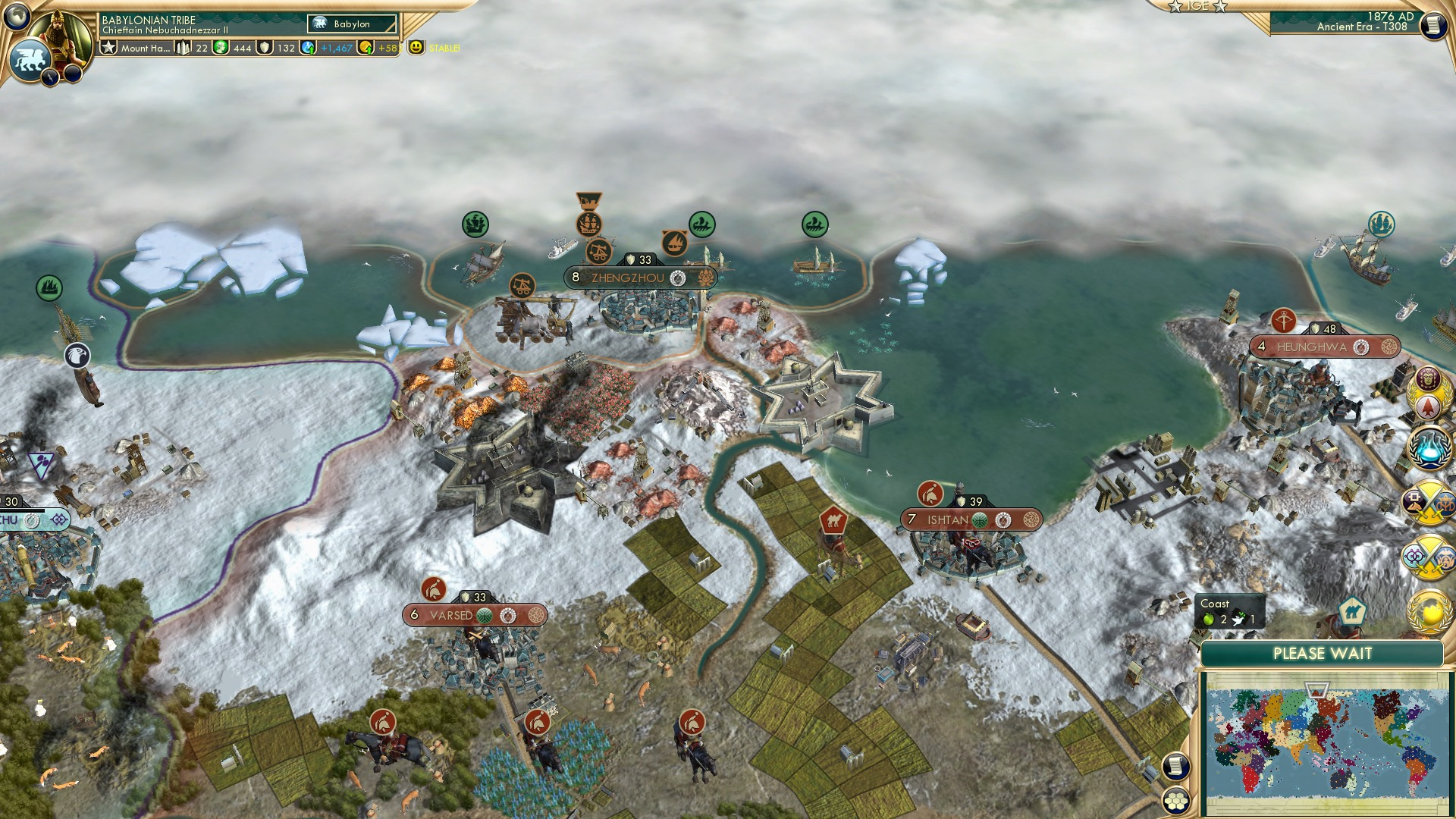Click the PLEASE WAIT banner
The width and height of the screenshot is (1456, 819).
coord(1325,652)
